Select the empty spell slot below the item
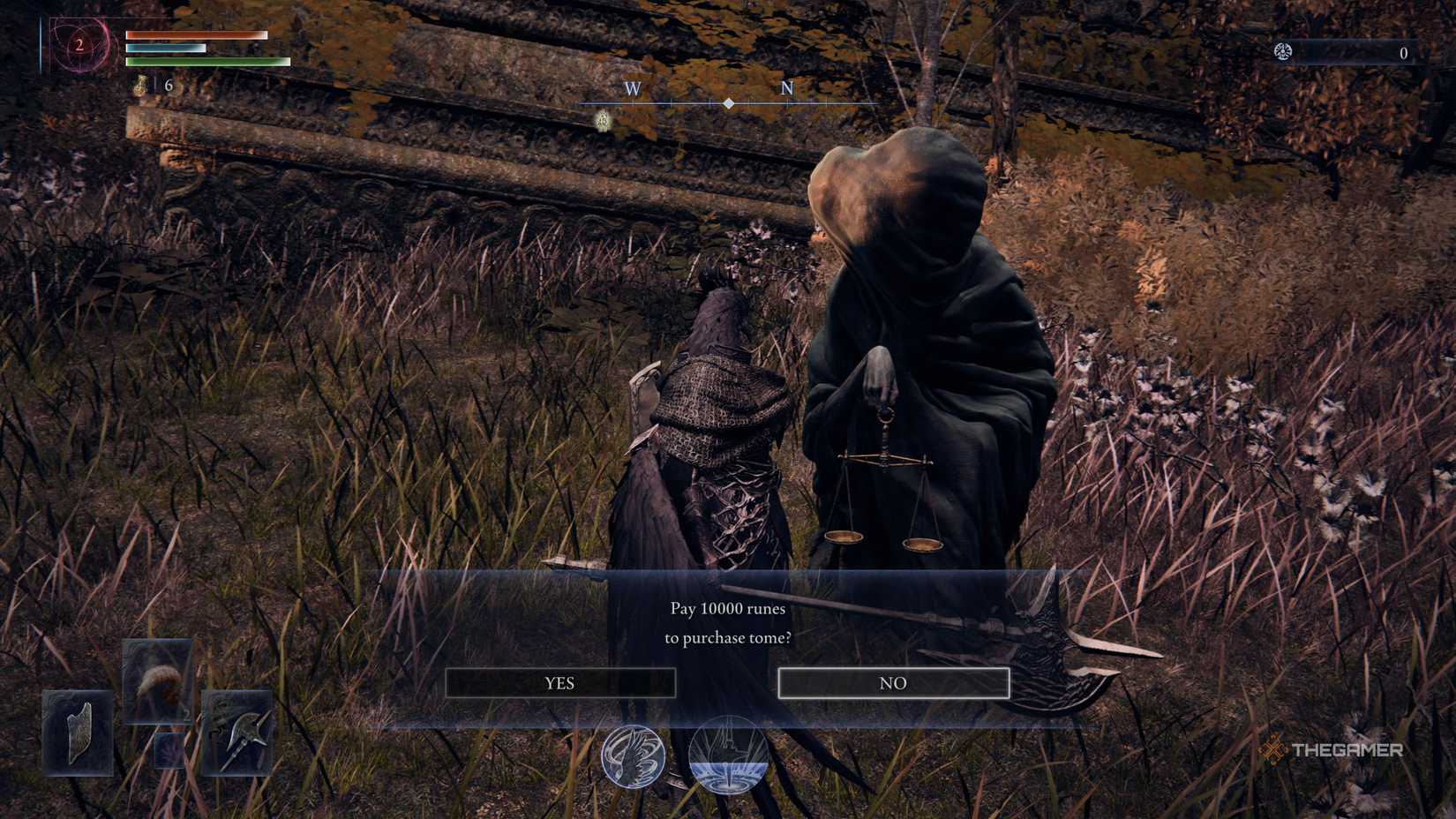 coord(168,752)
